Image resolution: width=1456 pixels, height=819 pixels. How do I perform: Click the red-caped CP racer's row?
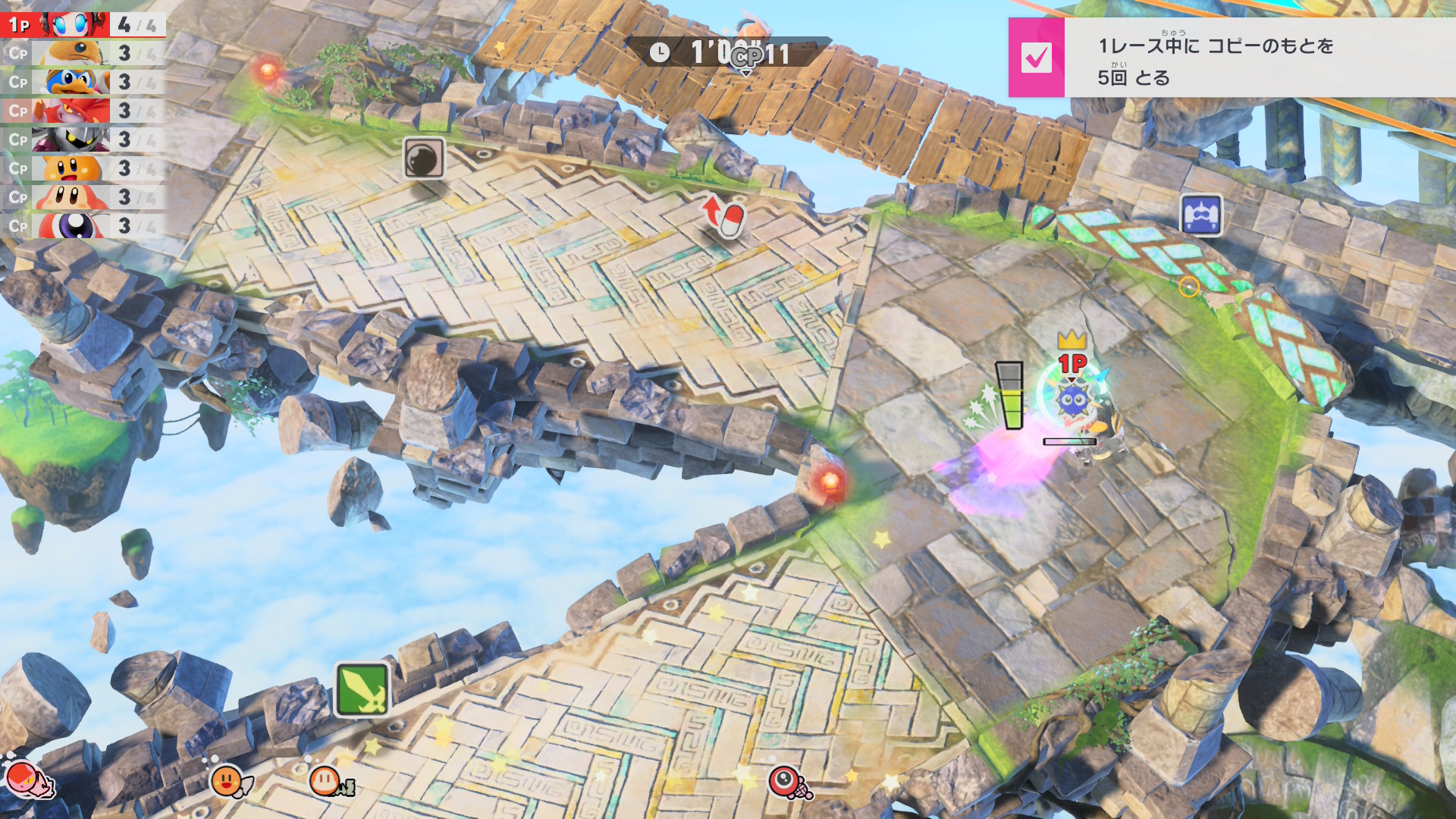[82, 111]
